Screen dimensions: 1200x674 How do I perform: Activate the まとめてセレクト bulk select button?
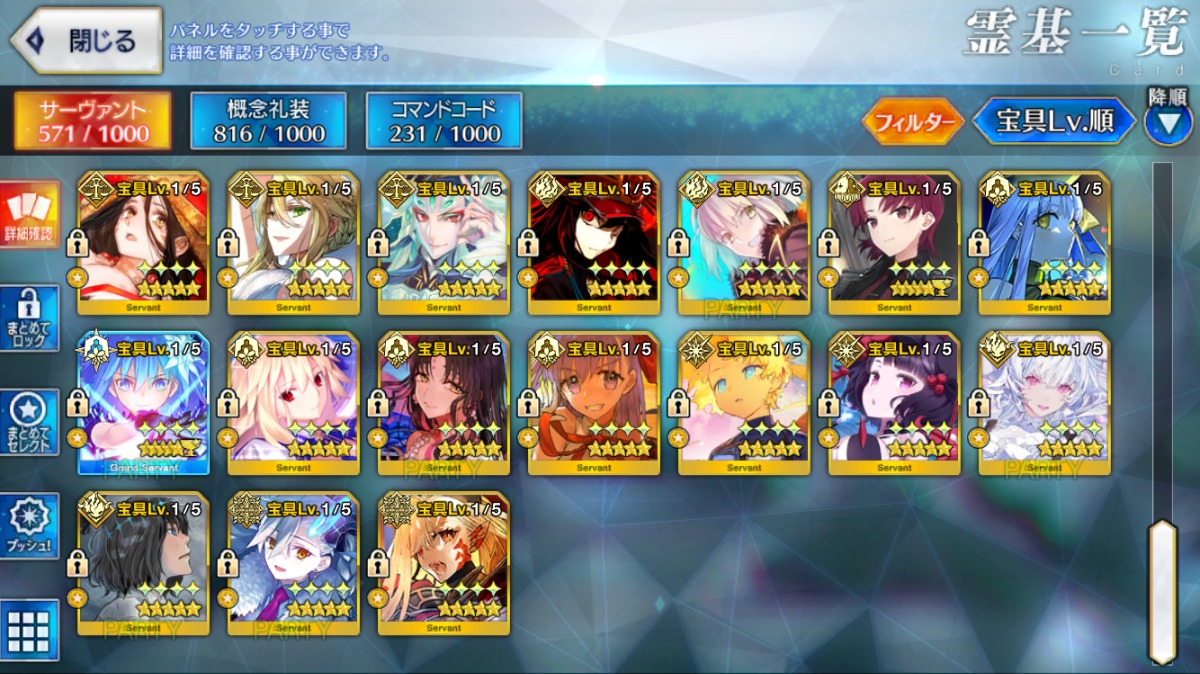(x=29, y=421)
